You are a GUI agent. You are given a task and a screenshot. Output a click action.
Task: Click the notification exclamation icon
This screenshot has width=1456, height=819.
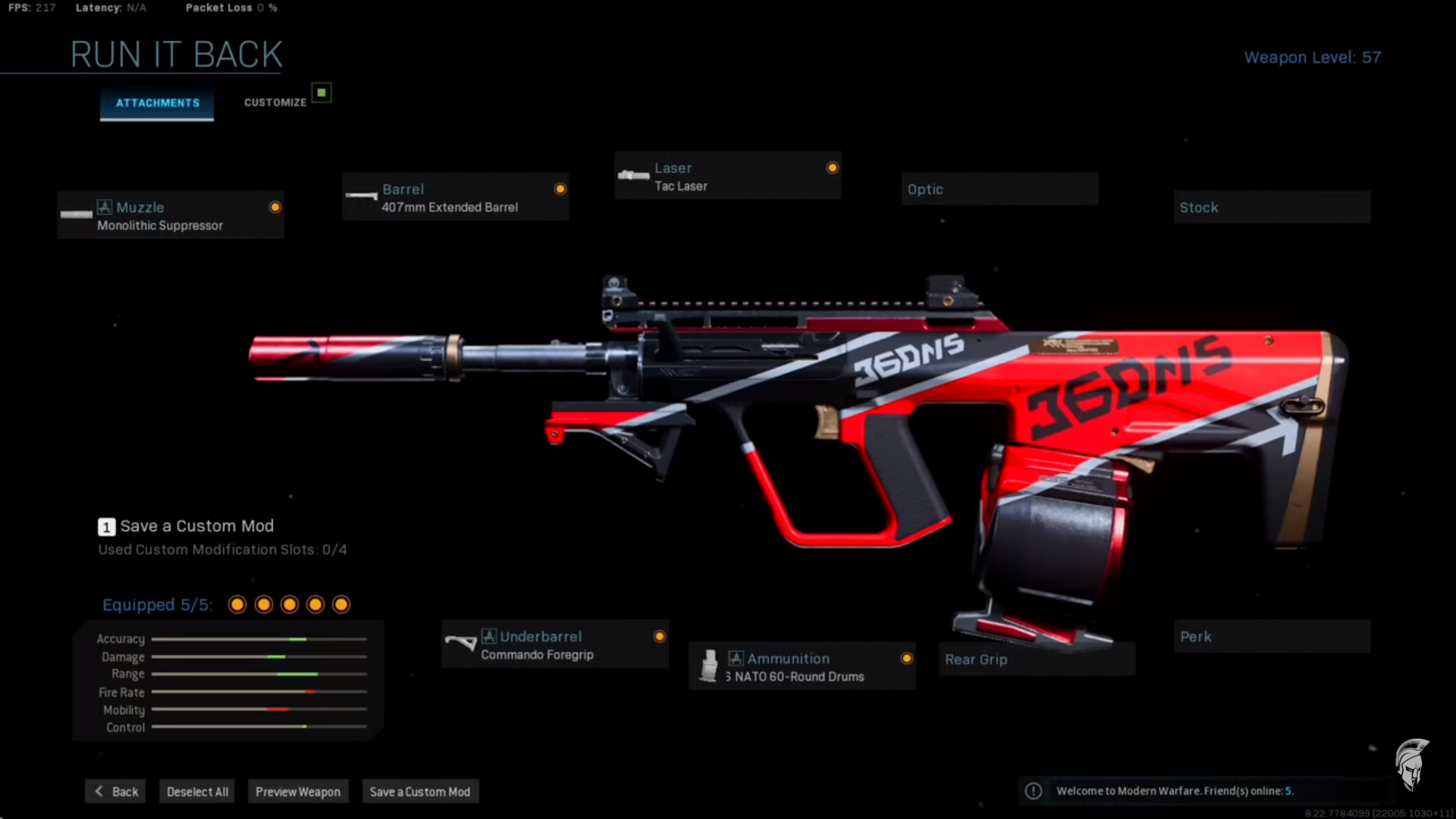click(x=1033, y=791)
